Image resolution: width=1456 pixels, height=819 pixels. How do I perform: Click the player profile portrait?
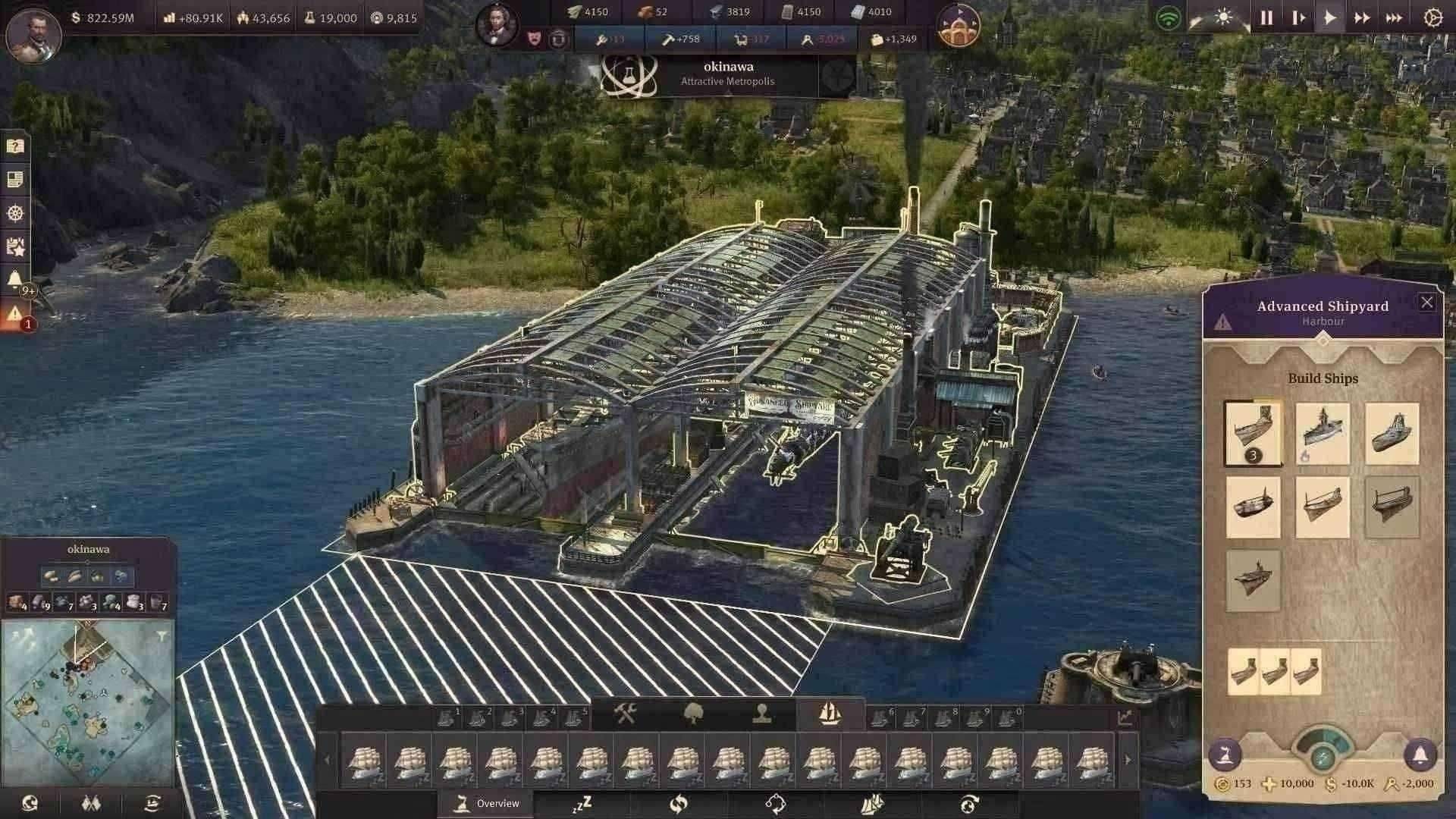33,34
